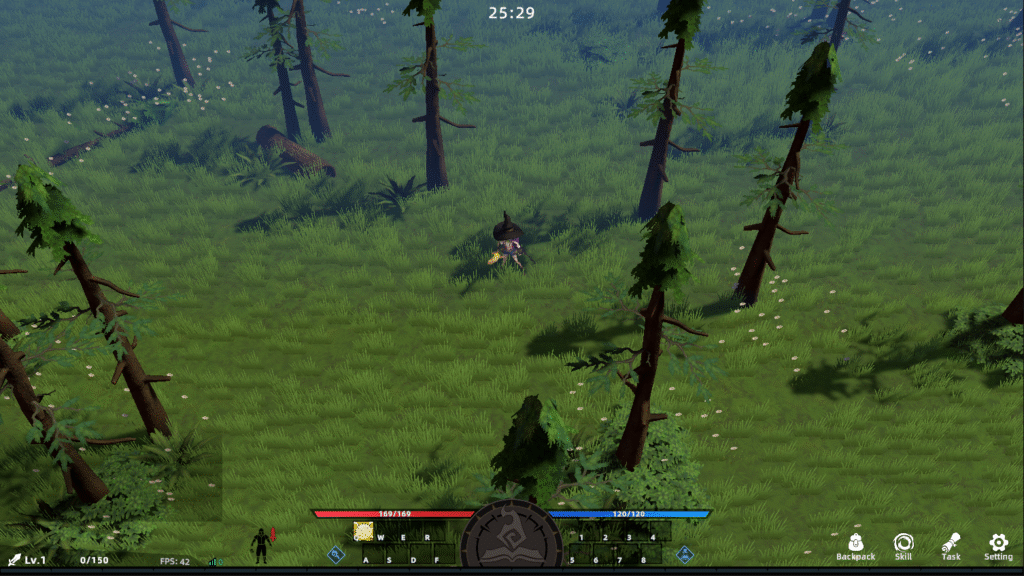Open the Backpack inventory
Screen dimensions: 1024x576
click(855, 544)
